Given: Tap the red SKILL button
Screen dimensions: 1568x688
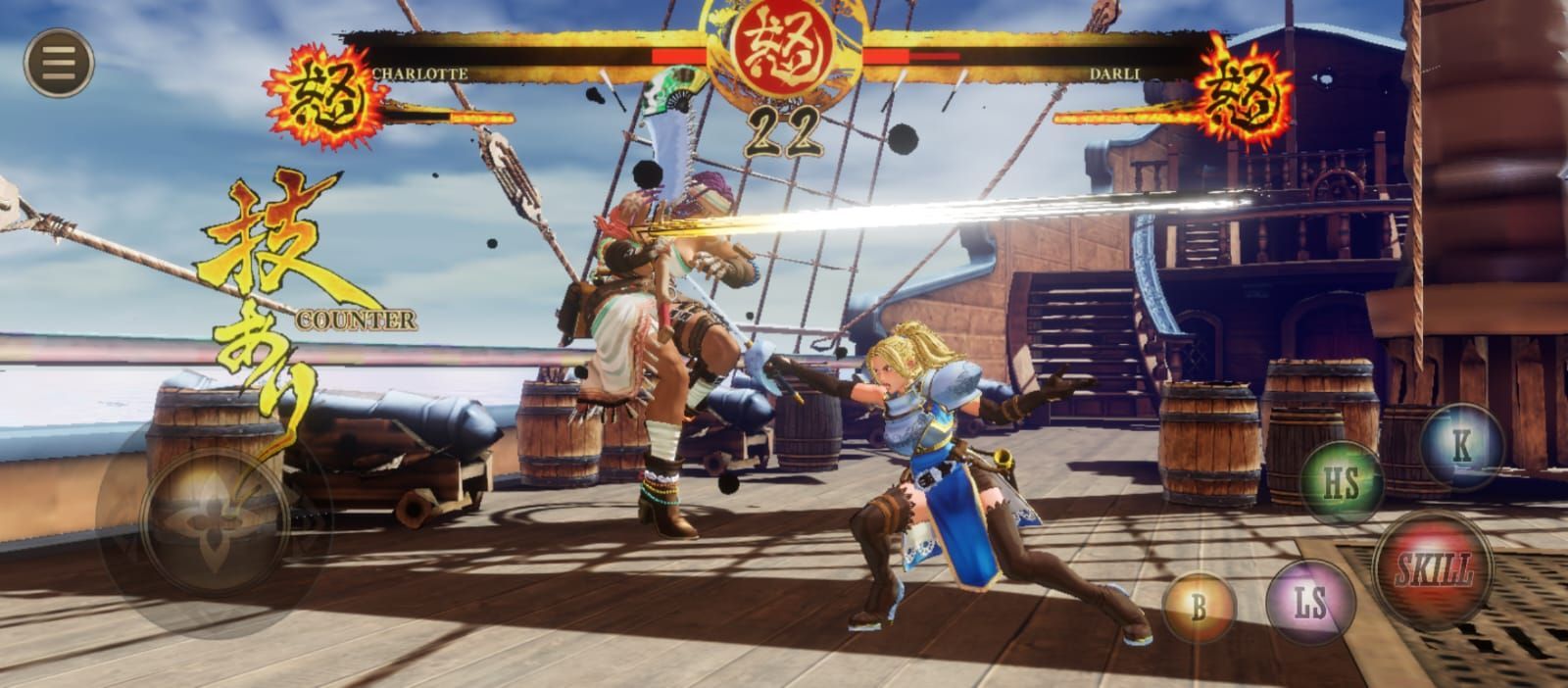Looking at the screenshot, I should (1433, 567).
